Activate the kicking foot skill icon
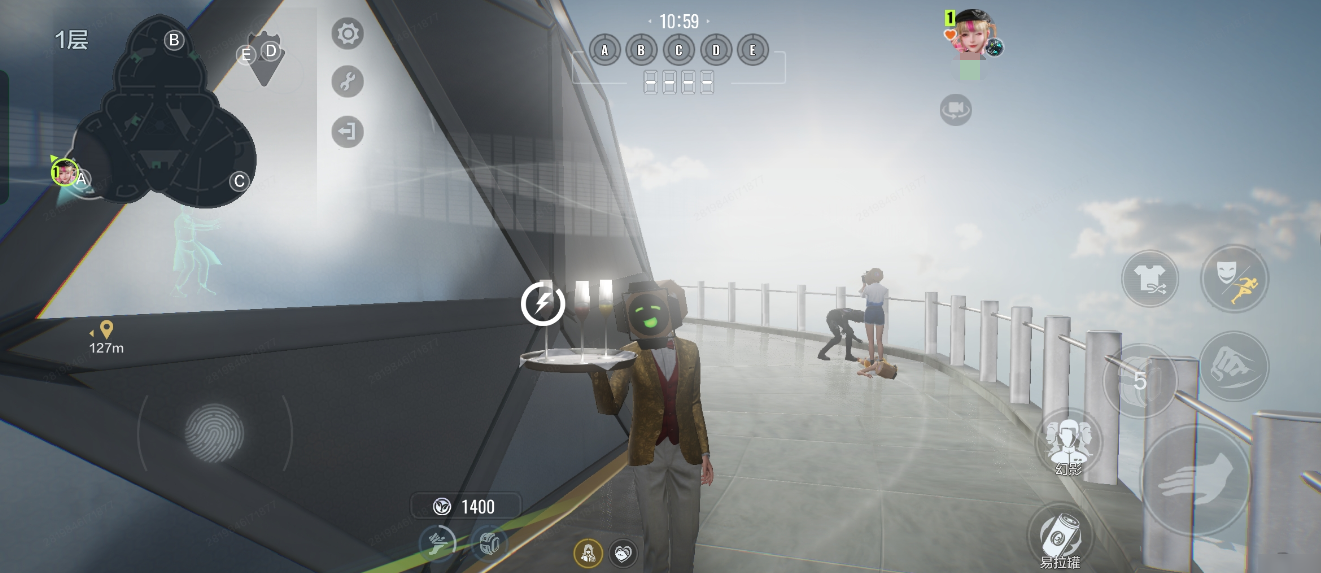This screenshot has width=1321, height=573. [438, 543]
